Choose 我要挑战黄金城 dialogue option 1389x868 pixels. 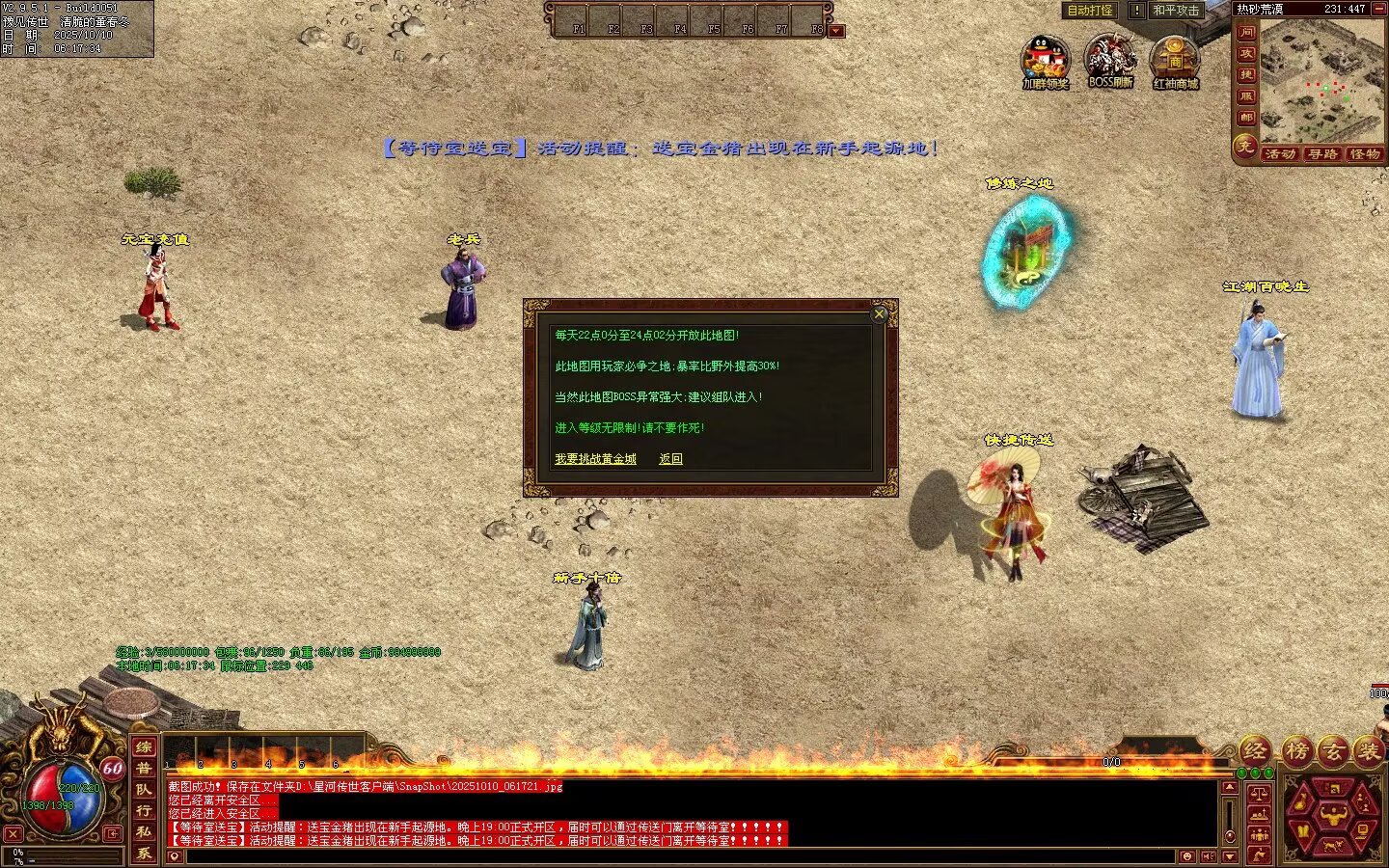click(x=595, y=459)
